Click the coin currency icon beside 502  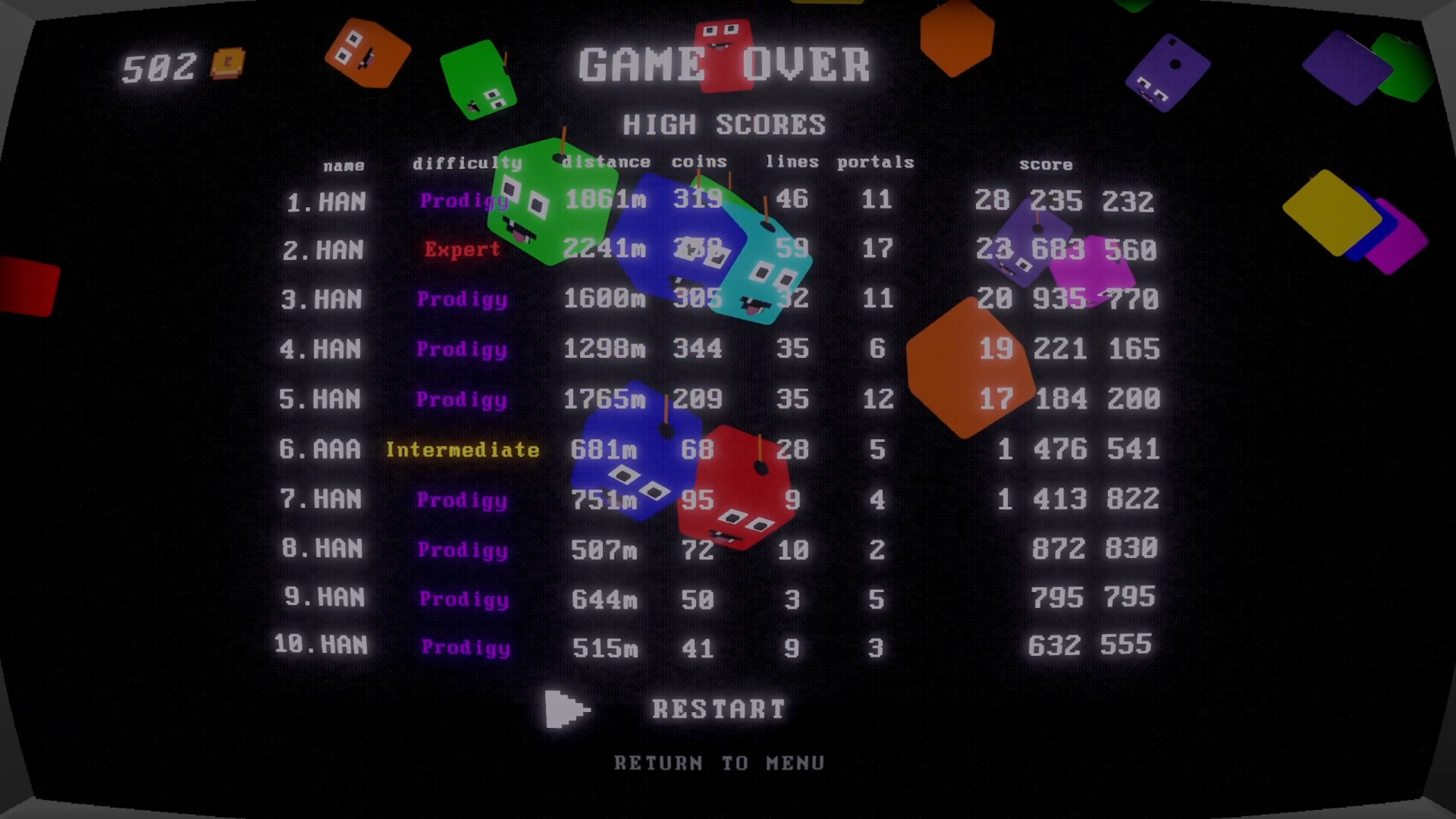tap(227, 63)
